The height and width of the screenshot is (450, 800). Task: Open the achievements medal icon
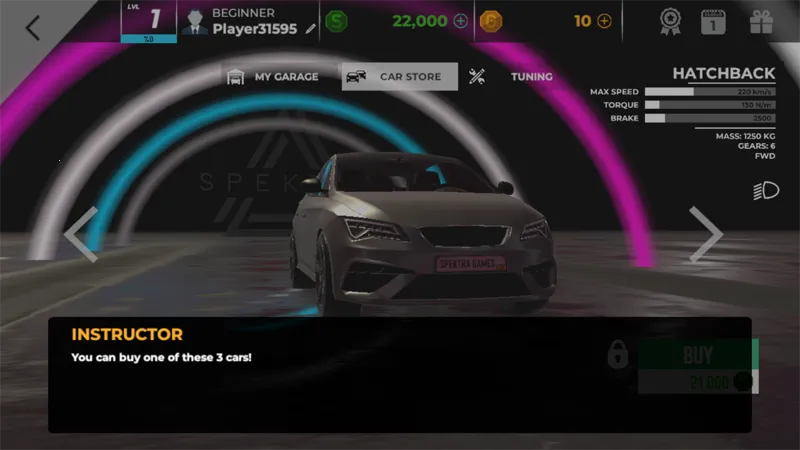coord(671,21)
